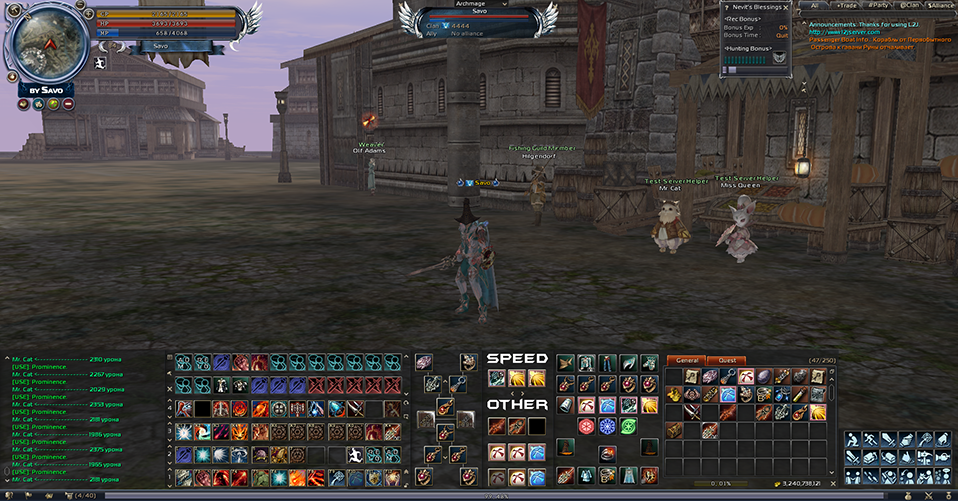Image resolution: width=958 pixels, height=501 pixels.
Task: Open the General inventory tab
Action: (x=686, y=360)
